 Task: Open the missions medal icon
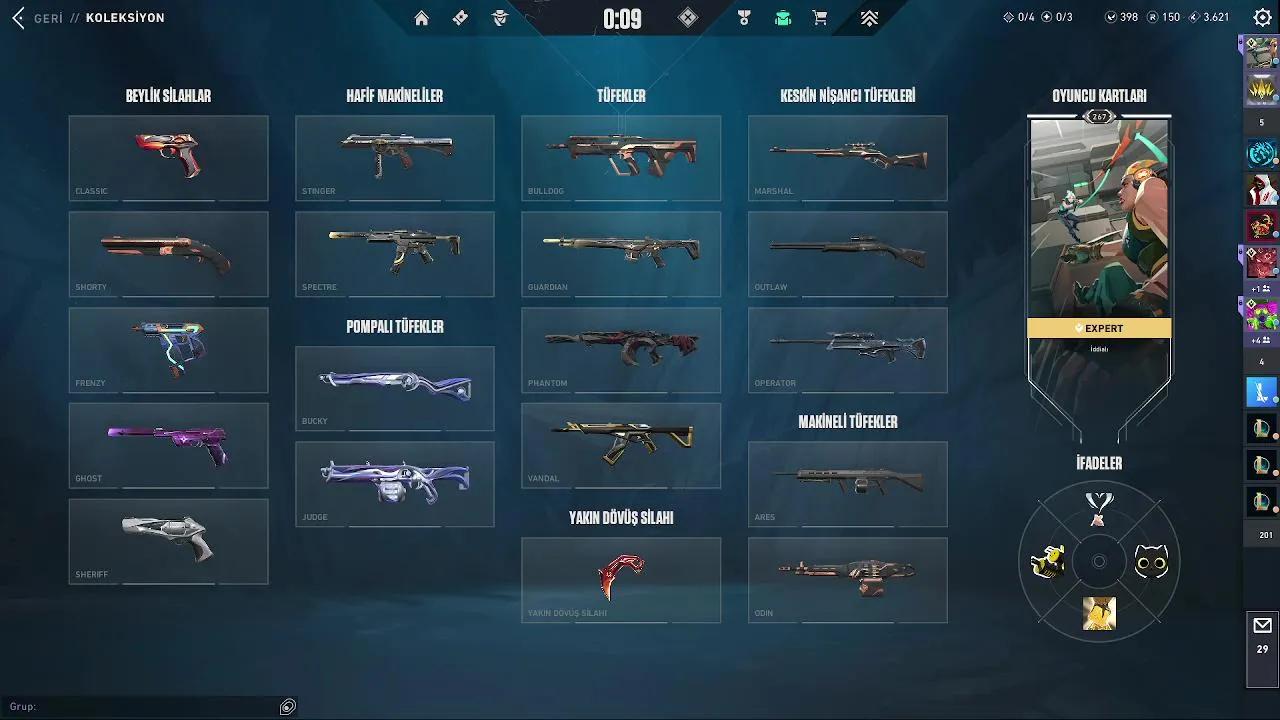[x=742, y=17]
